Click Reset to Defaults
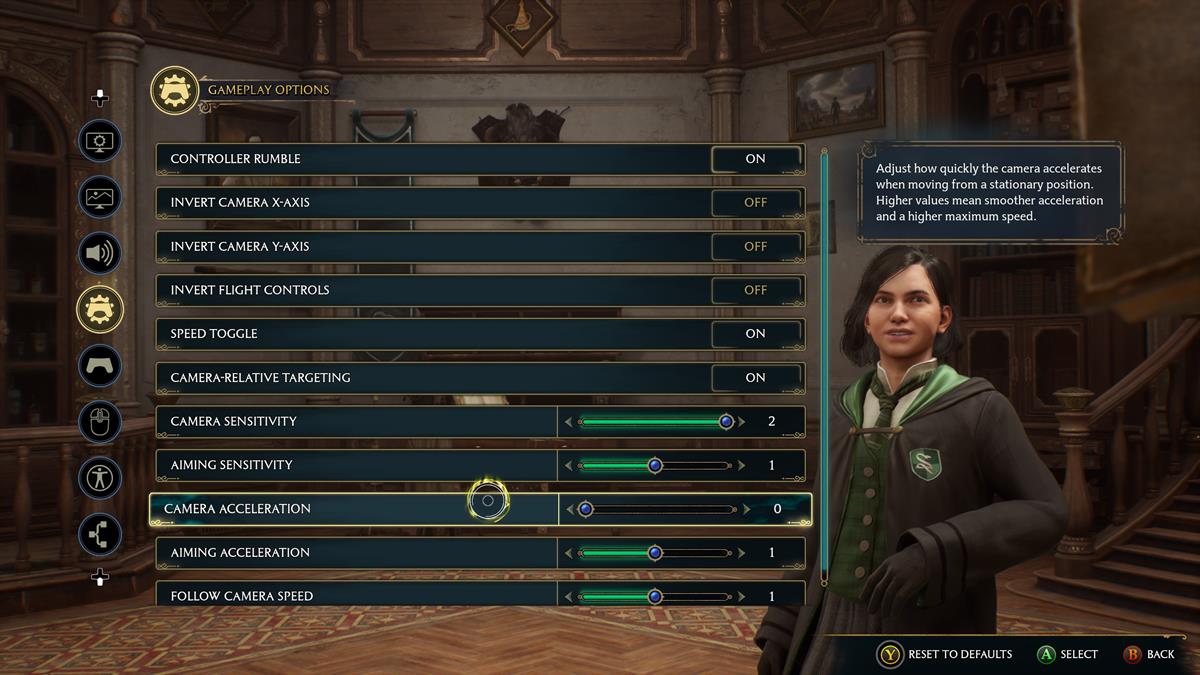 coord(946,654)
